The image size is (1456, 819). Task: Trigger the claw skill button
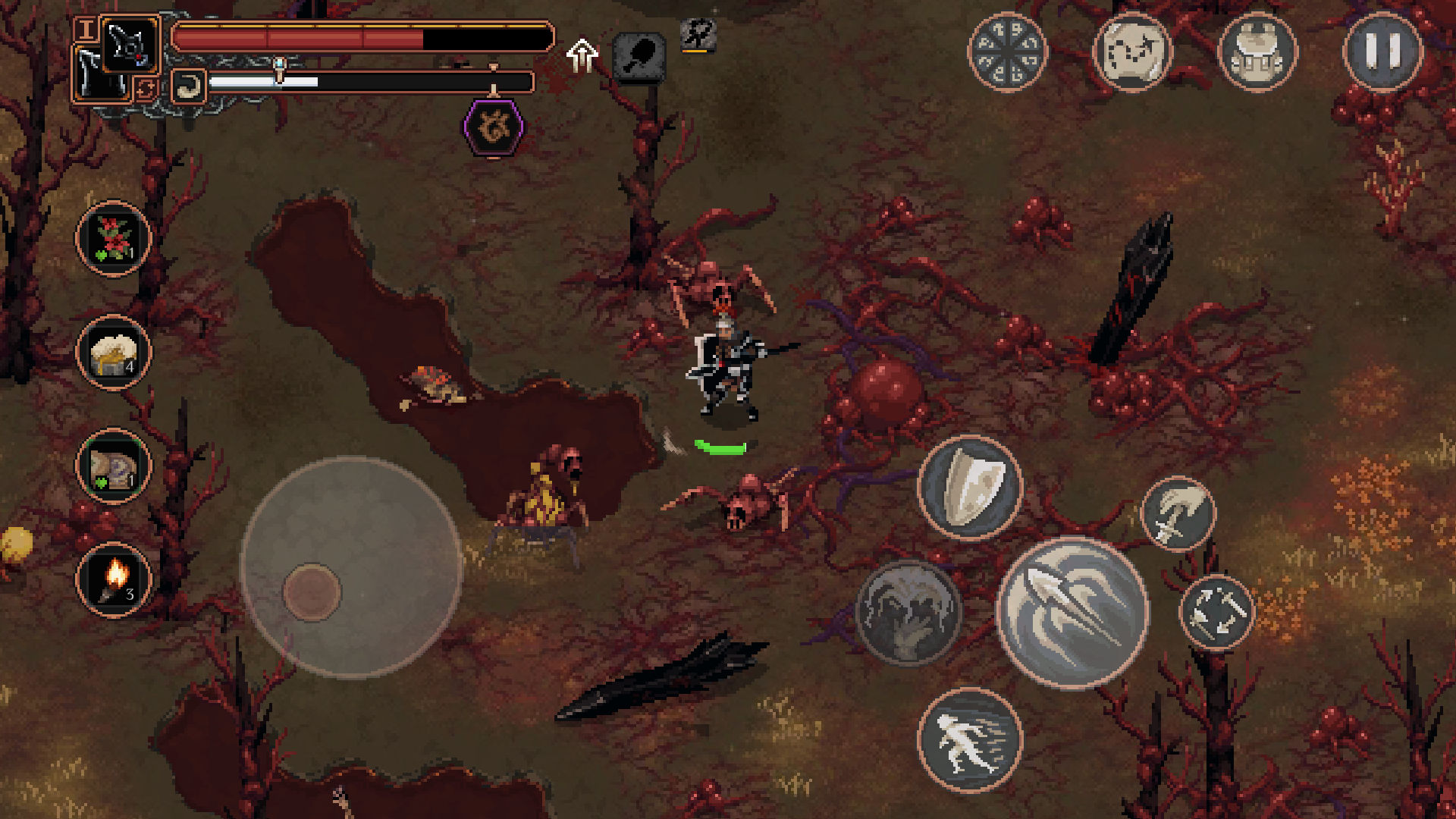[x=908, y=611]
